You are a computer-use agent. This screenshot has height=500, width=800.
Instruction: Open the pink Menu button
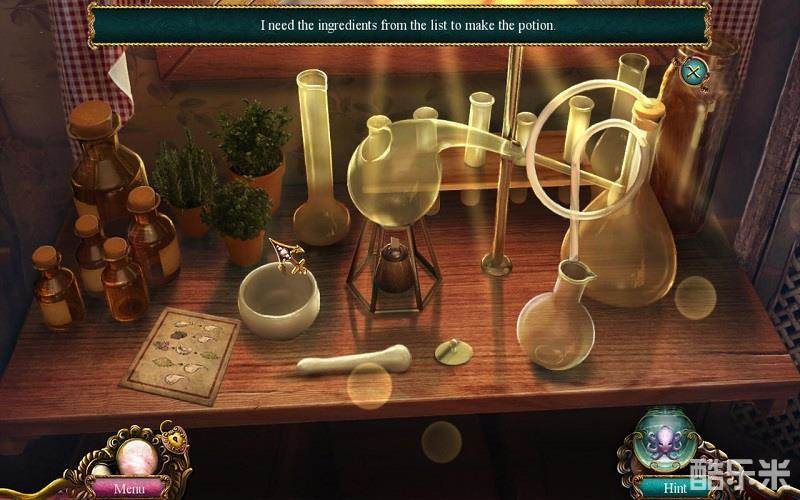click(x=129, y=489)
